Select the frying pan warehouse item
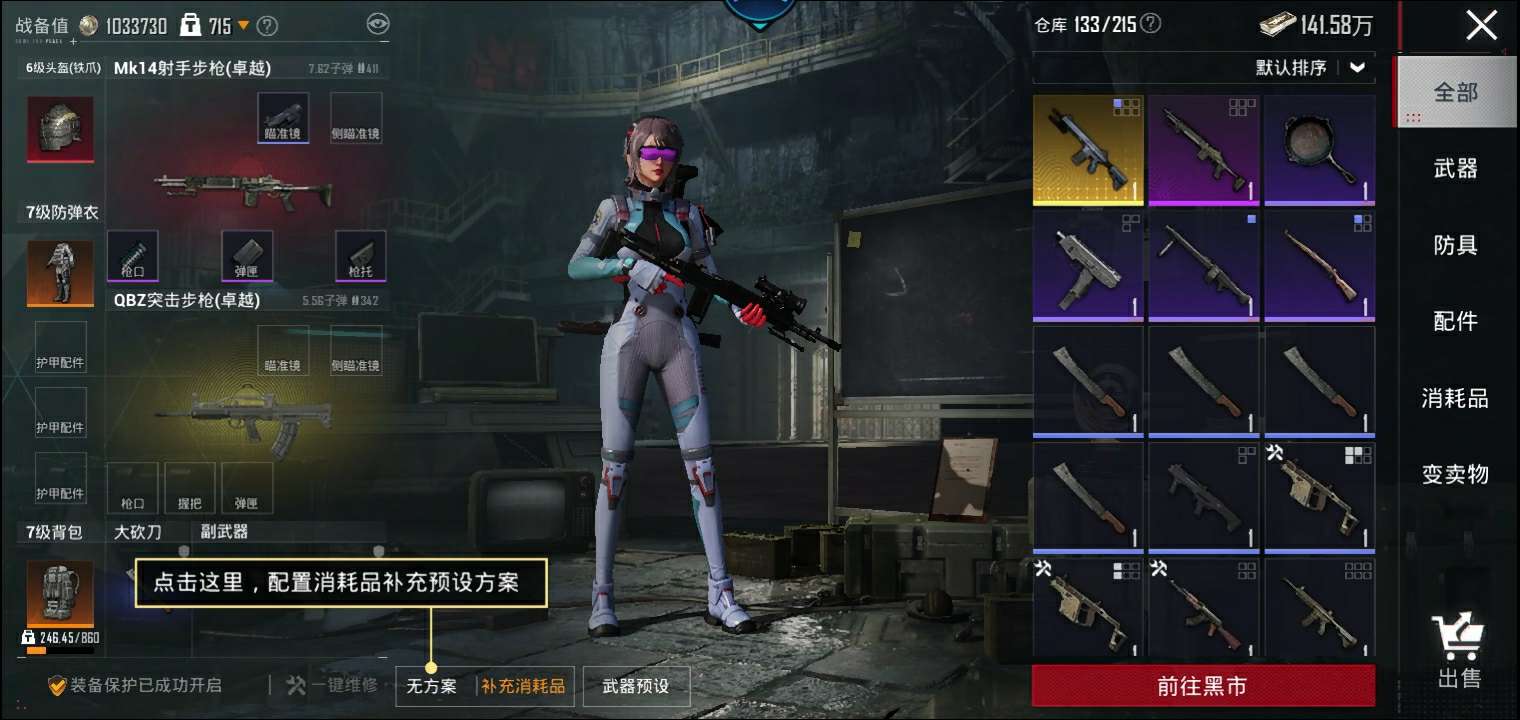This screenshot has height=720, width=1520. [x=1319, y=150]
